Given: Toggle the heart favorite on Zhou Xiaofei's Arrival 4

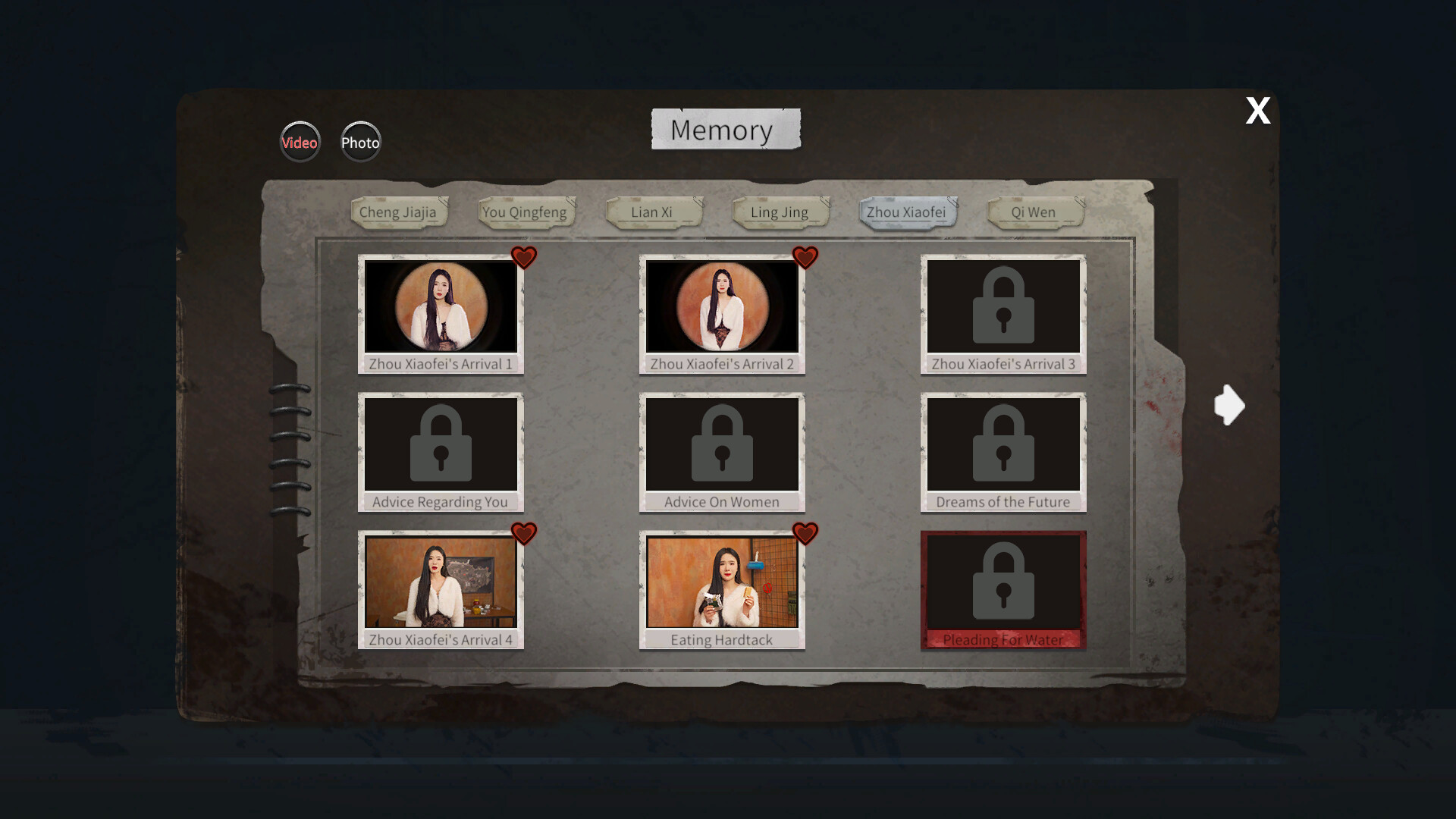Looking at the screenshot, I should point(524,534).
